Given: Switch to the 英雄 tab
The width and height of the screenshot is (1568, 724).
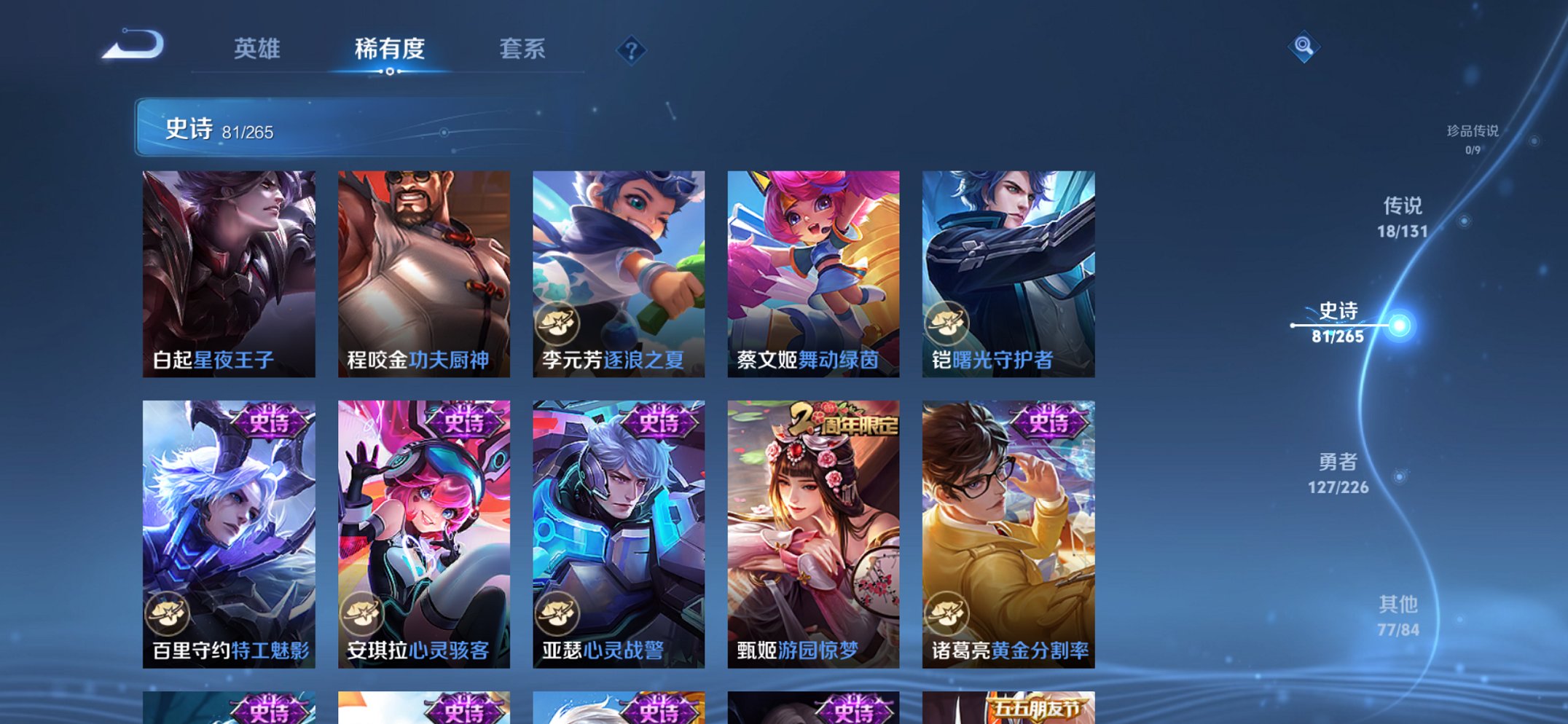Looking at the screenshot, I should coord(256,49).
